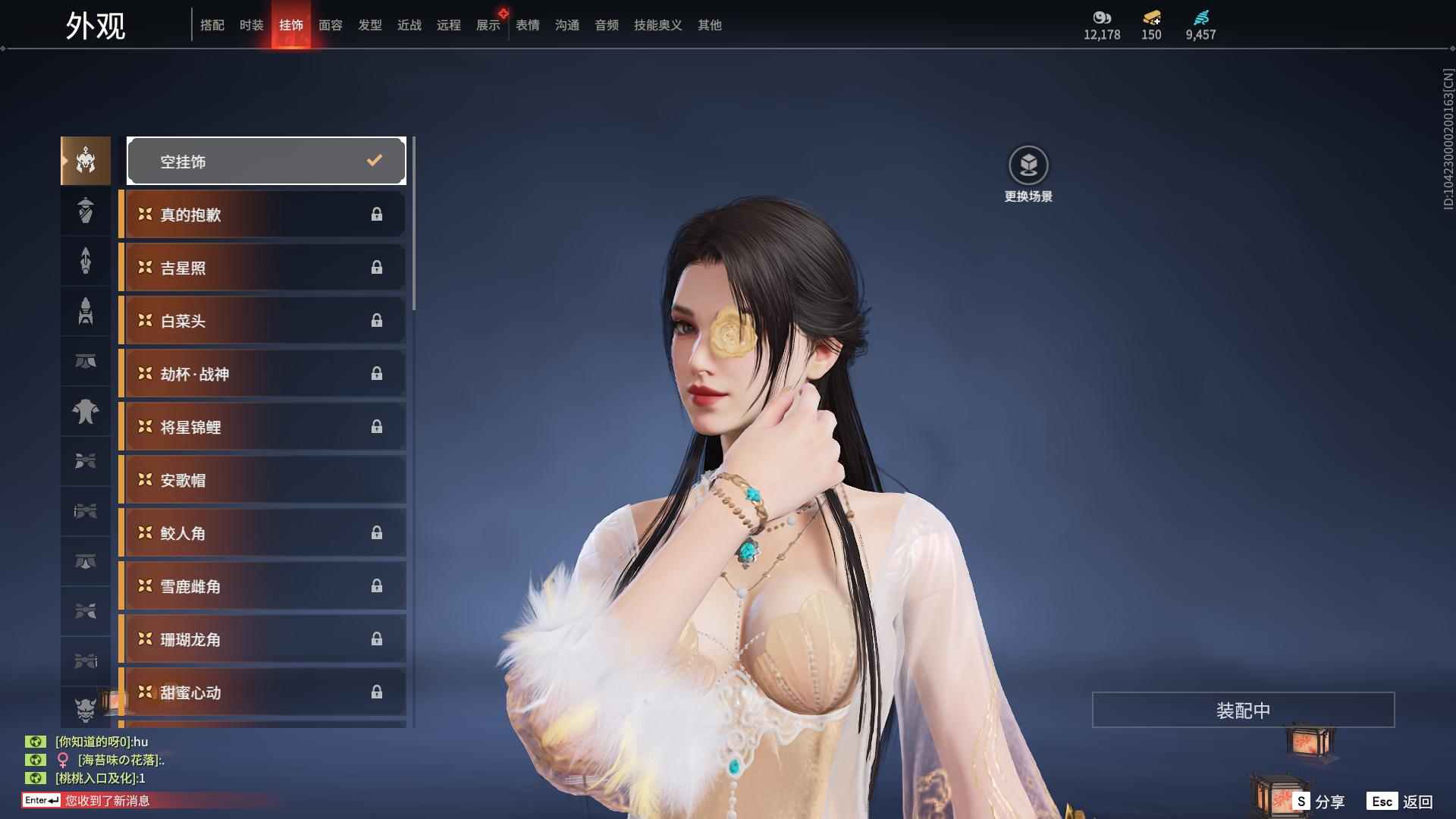Select the 白菜头 accessory
Screen dimensions: 1456x819
pyautogui.click(x=263, y=321)
